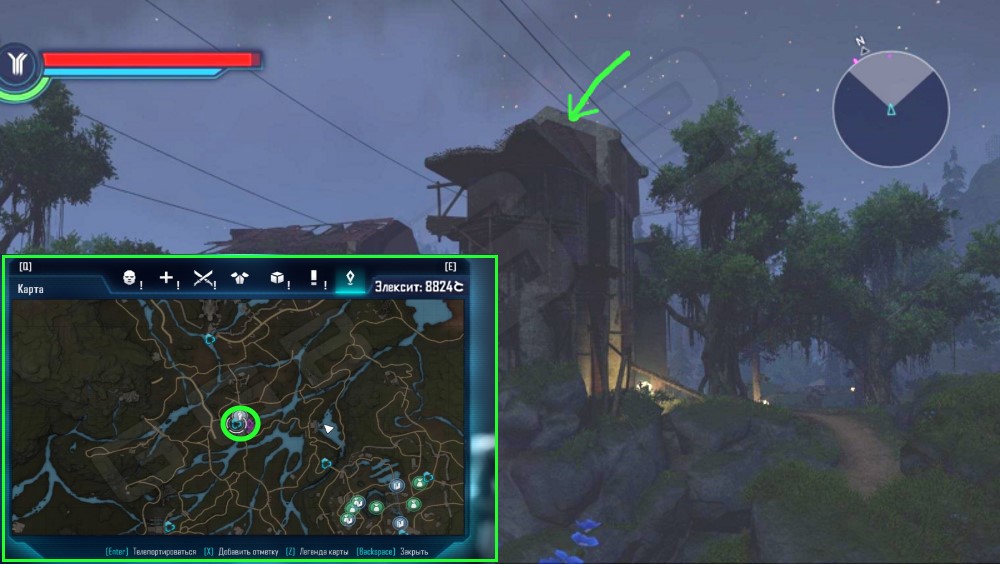1000x564 pixels.
Task: Click the circular compass minimap
Action: [x=890, y=108]
